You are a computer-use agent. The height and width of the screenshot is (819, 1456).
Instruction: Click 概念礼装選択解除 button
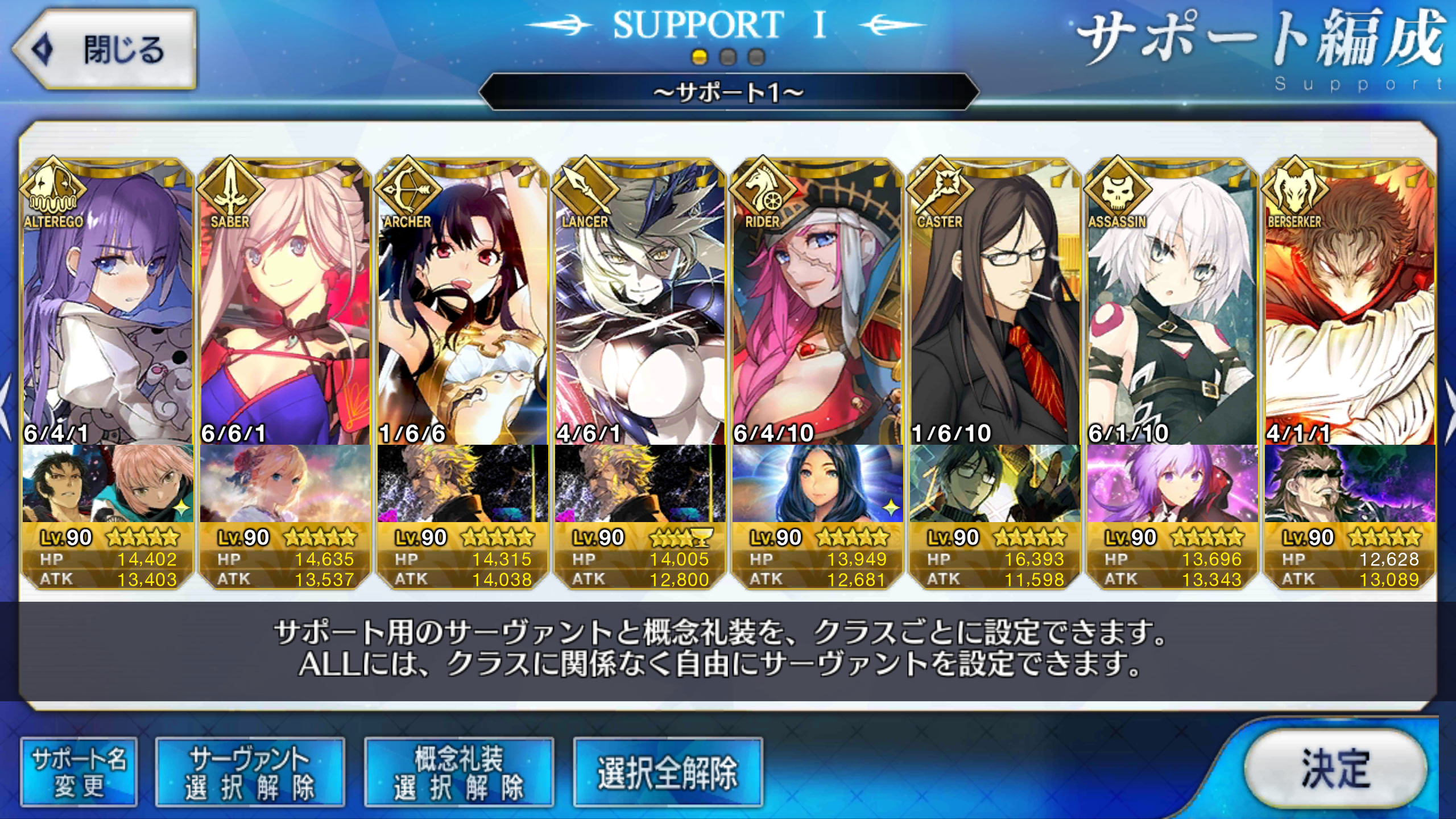[458, 772]
